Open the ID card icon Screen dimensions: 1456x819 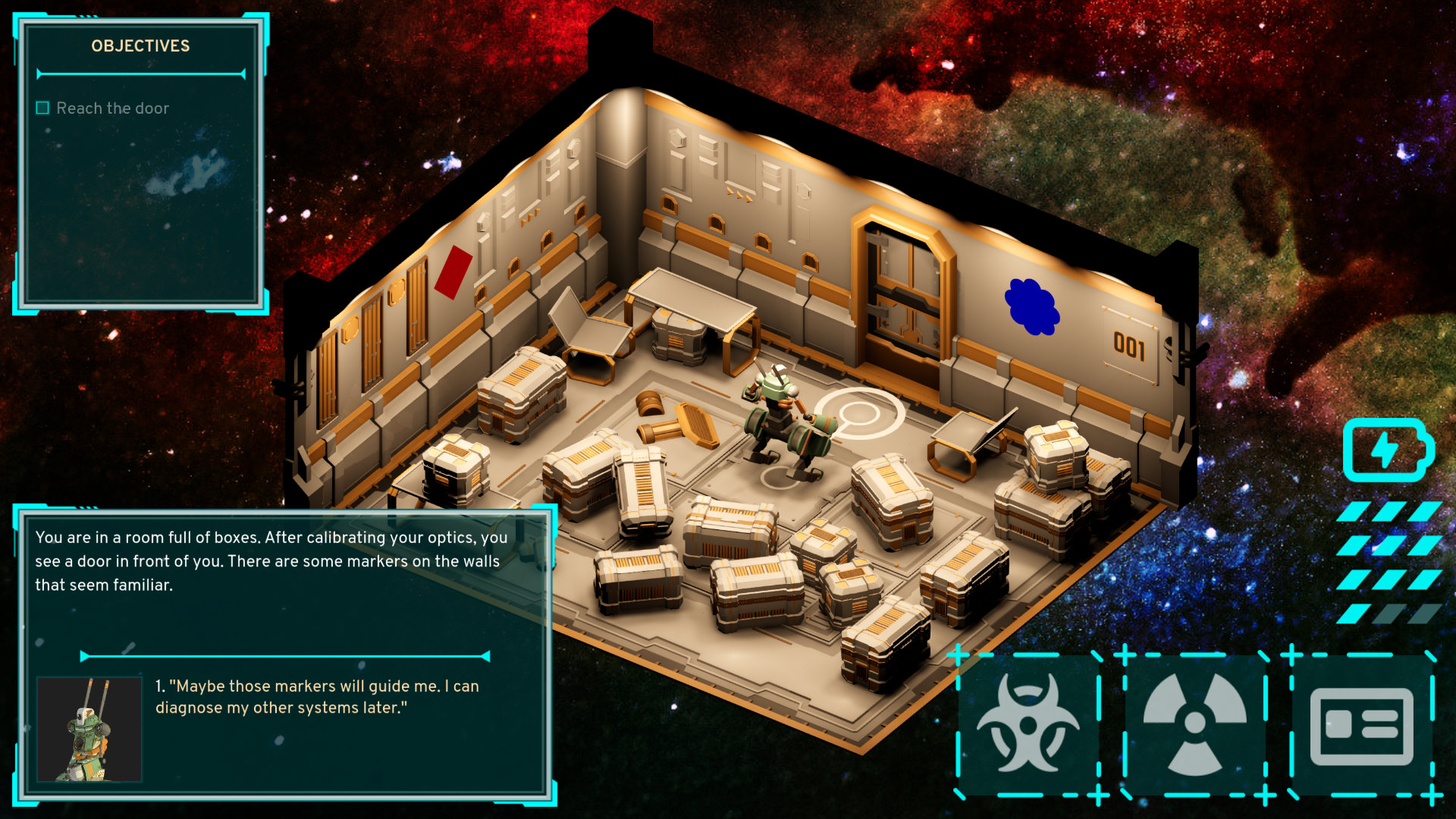click(1362, 726)
